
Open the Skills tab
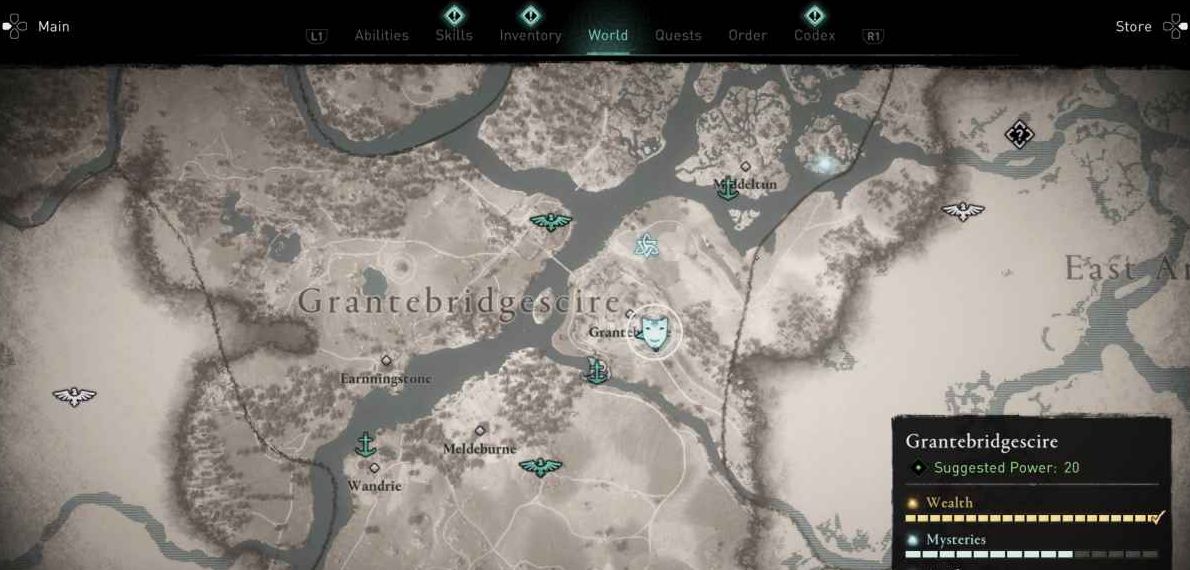pyautogui.click(x=454, y=35)
